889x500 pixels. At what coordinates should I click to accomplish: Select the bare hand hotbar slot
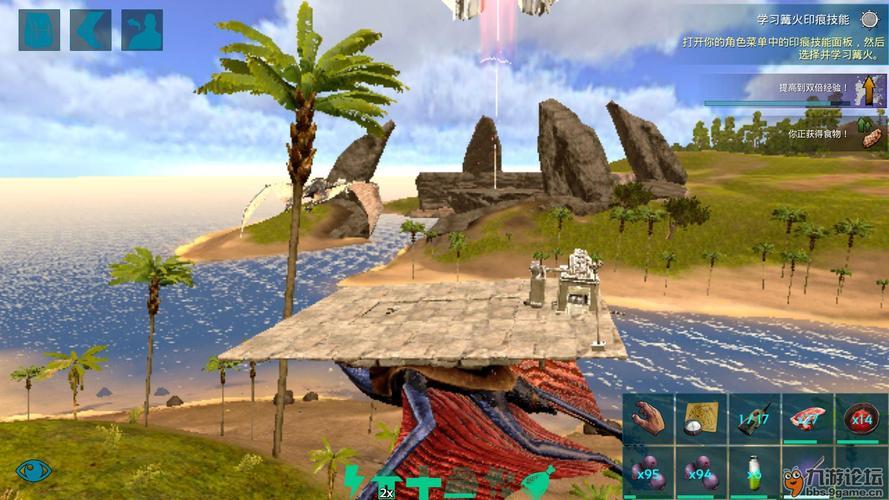coord(648,419)
